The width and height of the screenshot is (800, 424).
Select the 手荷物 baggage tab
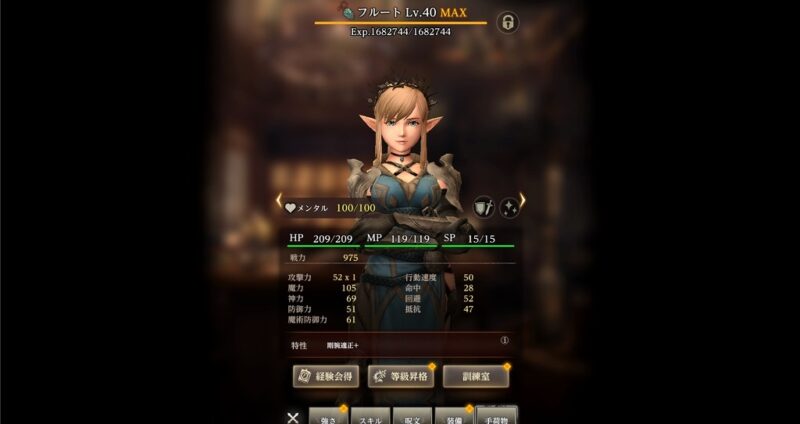point(497,416)
